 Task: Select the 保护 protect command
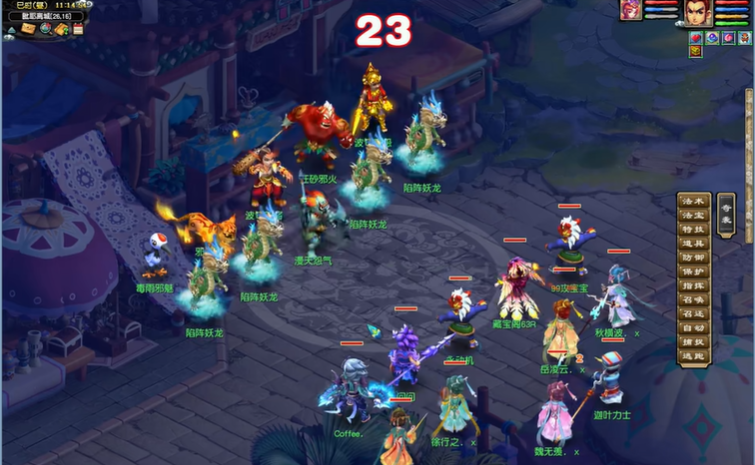tap(694, 271)
